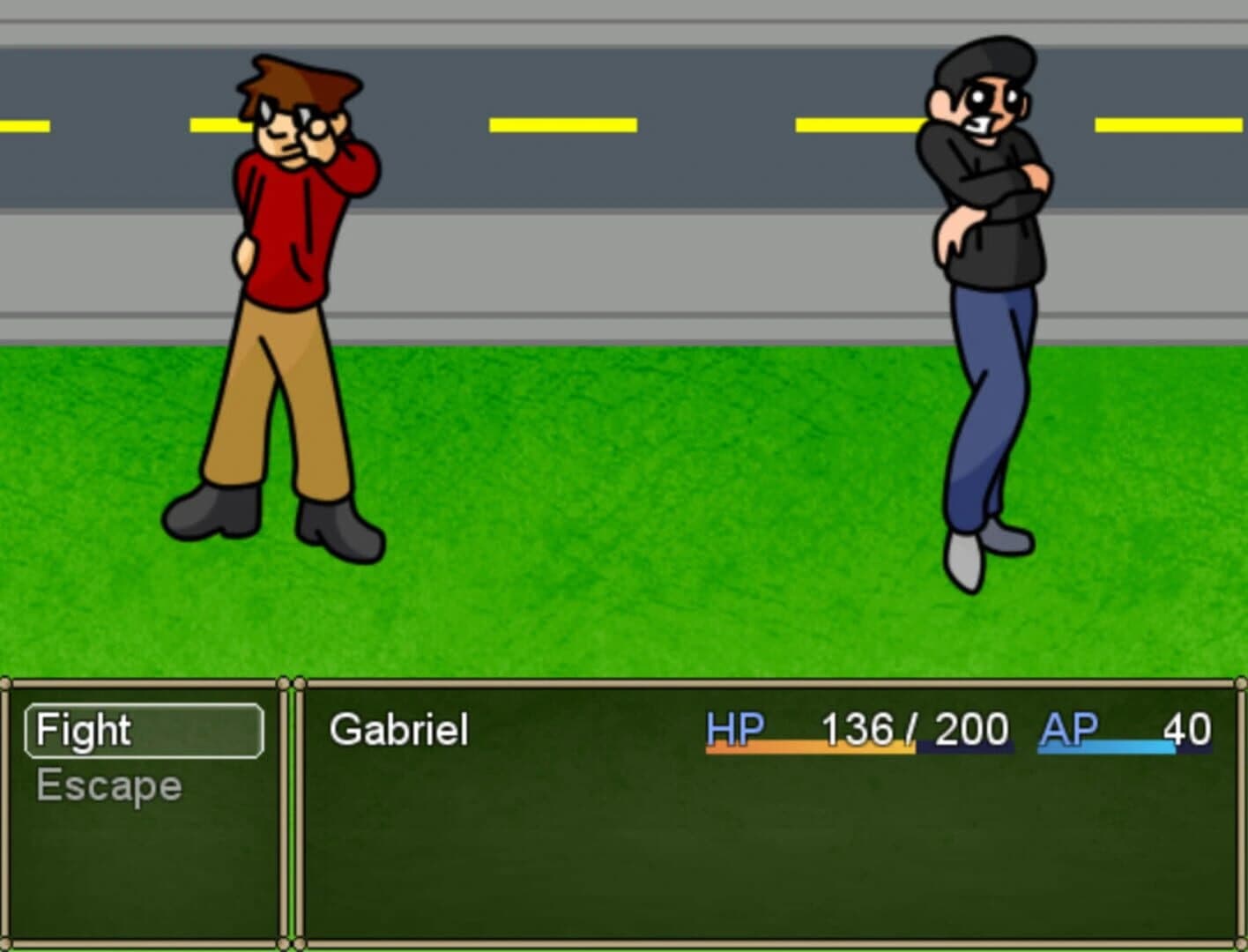This screenshot has width=1248, height=952.
Task: Select the enemy in the black hoodie
Action: [987, 264]
